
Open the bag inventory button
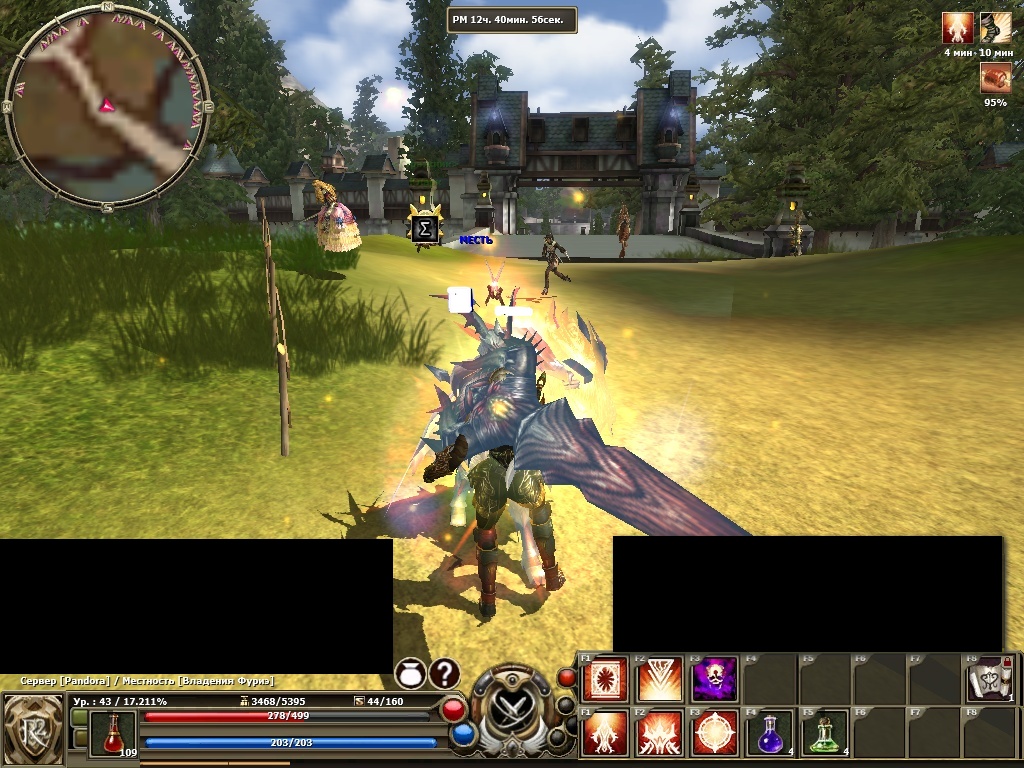click(x=411, y=673)
